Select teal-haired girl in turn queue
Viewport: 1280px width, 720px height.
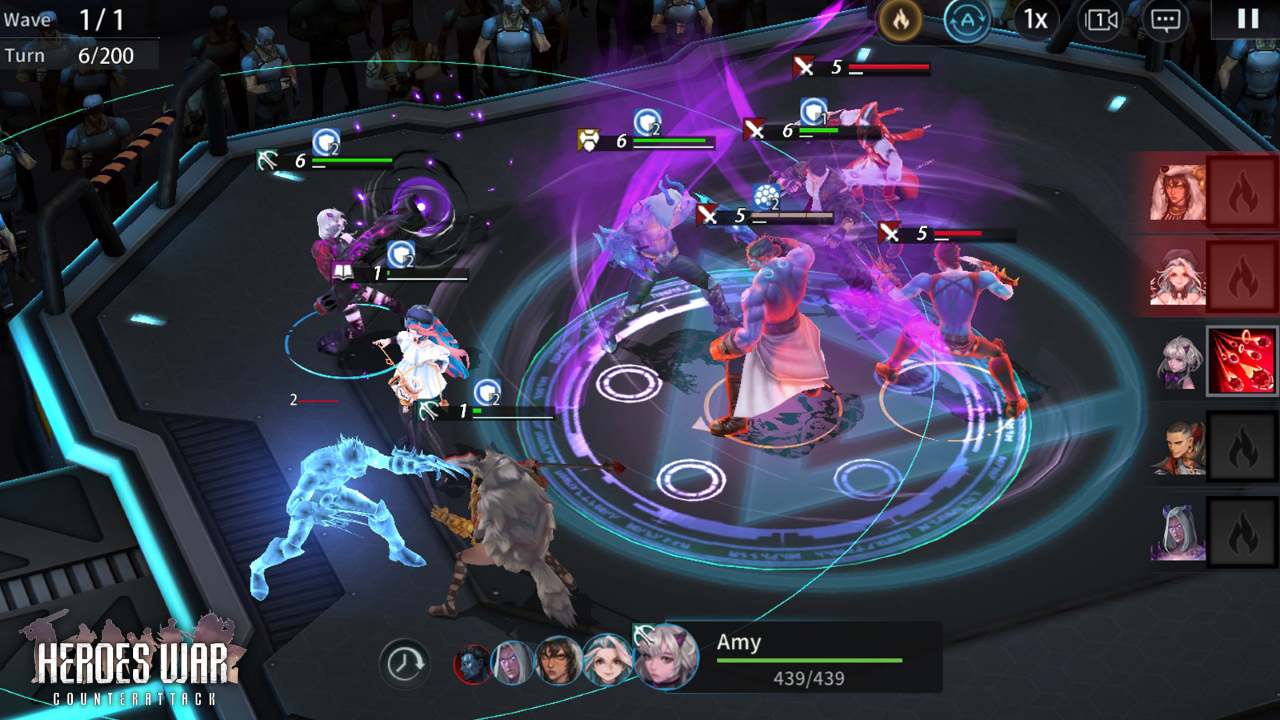click(607, 661)
